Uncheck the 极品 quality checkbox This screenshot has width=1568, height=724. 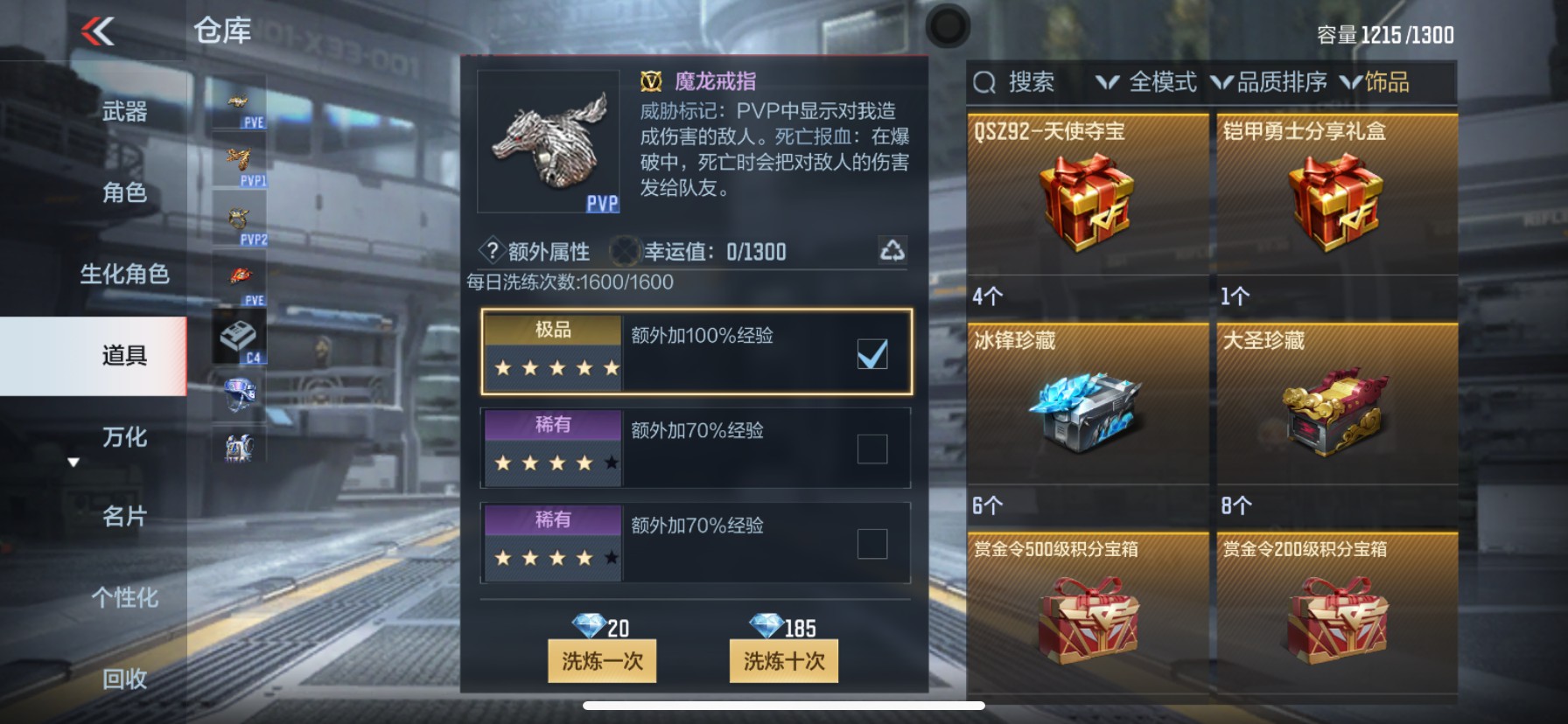[871, 353]
